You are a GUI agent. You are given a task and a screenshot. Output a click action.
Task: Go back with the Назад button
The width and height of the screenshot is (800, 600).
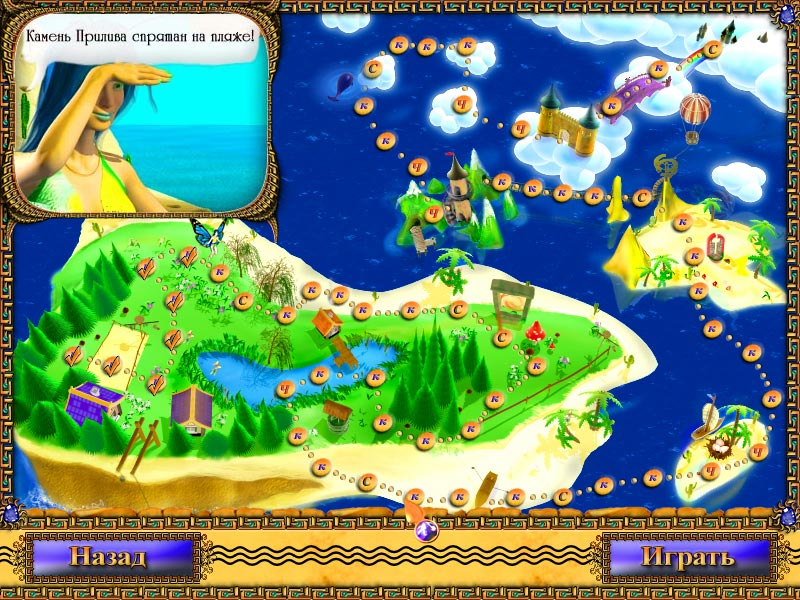coord(108,556)
